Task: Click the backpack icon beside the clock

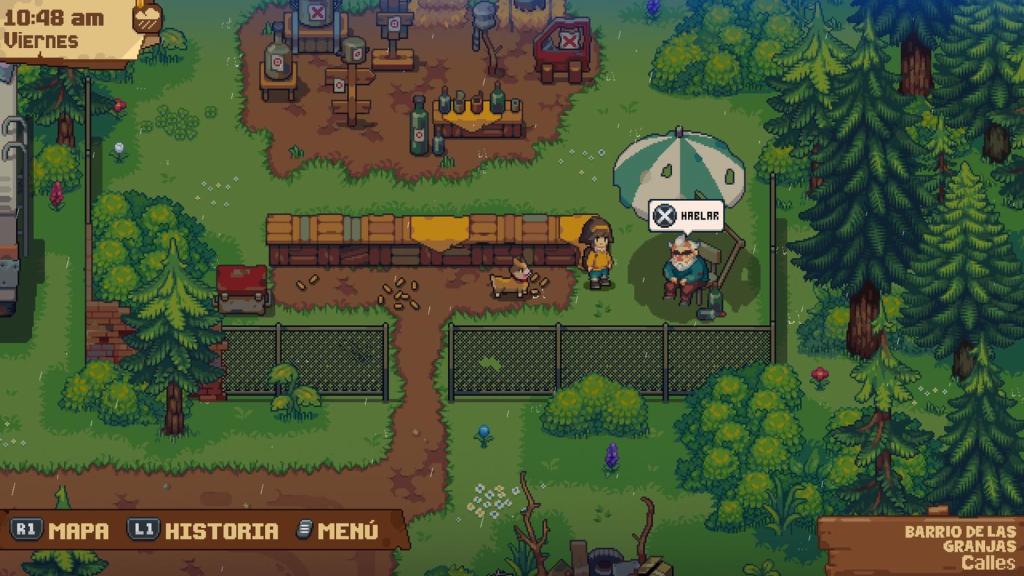Action: [147, 16]
